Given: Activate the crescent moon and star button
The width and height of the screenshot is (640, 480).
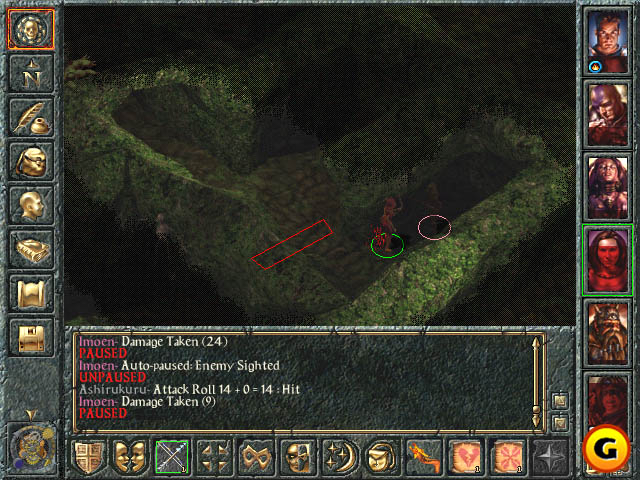Looking at the screenshot, I should (x=342, y=457).
